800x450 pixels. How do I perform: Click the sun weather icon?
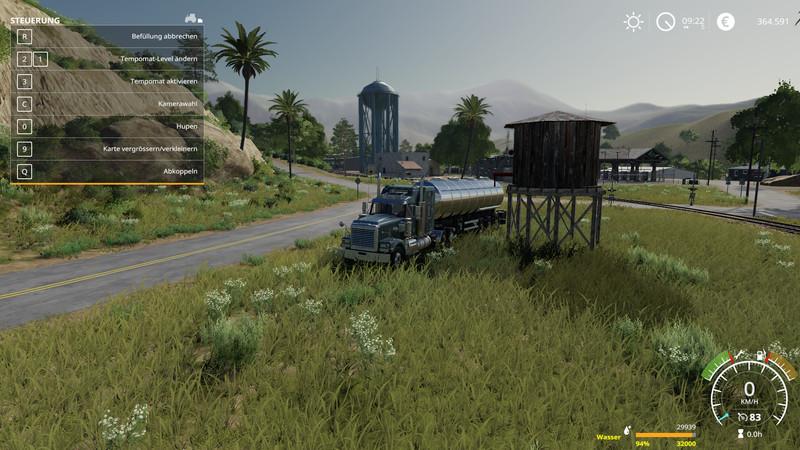[x=633, y=21]
